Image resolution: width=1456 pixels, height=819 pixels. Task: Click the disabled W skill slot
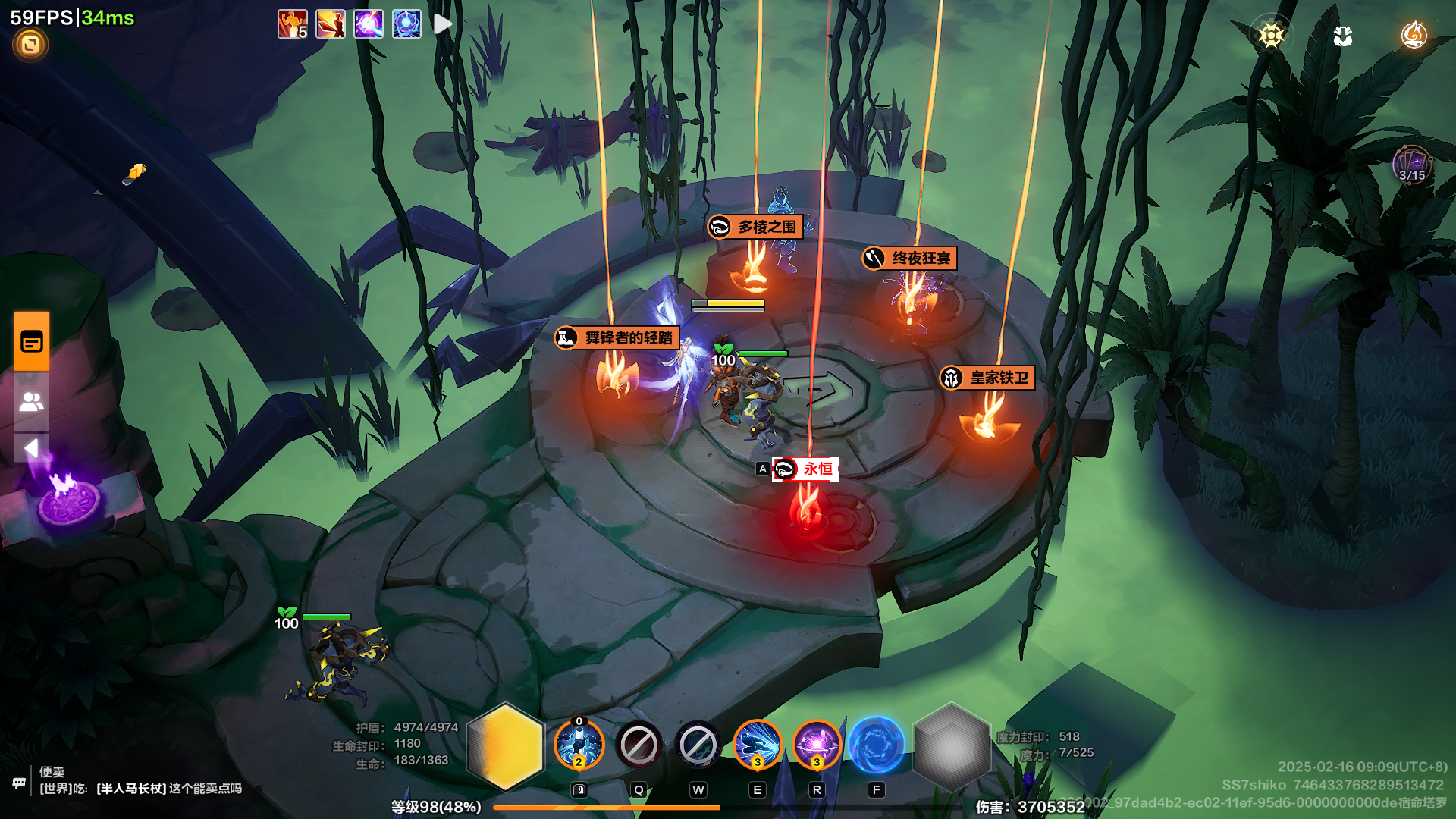(x=698, y=745)
